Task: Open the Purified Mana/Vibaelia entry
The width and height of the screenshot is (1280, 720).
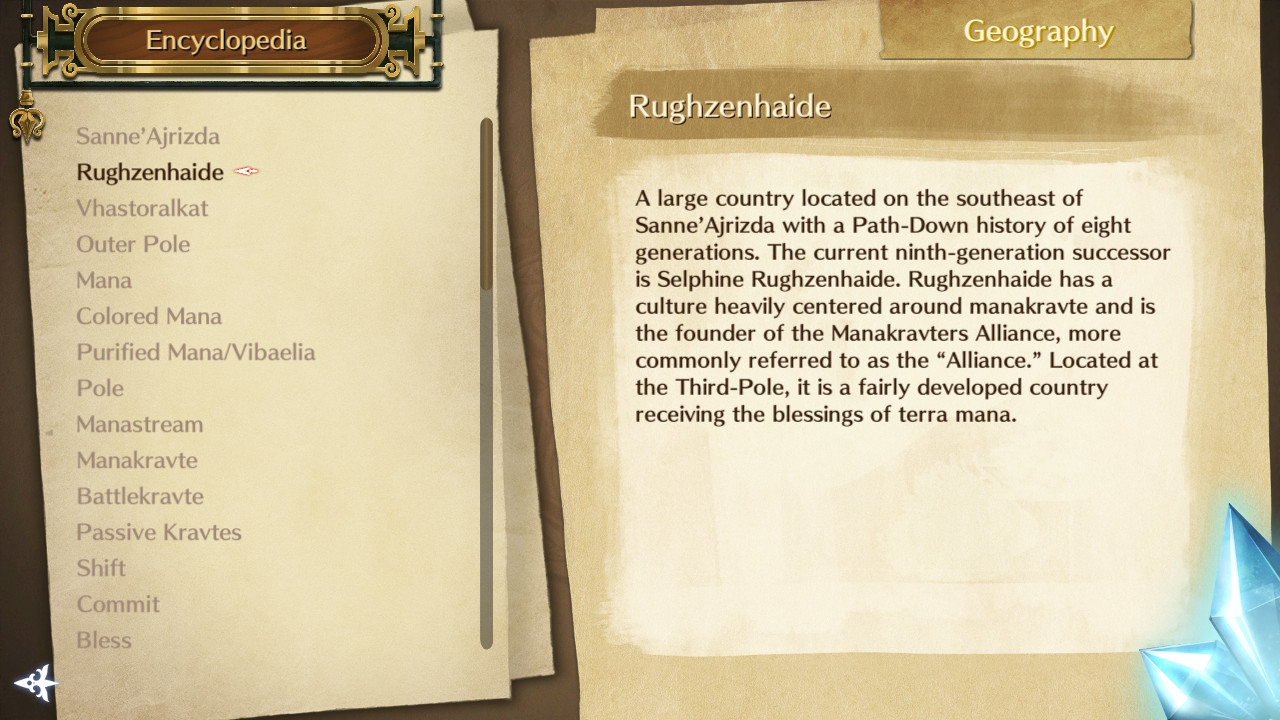Action: [x=196, y=352]
